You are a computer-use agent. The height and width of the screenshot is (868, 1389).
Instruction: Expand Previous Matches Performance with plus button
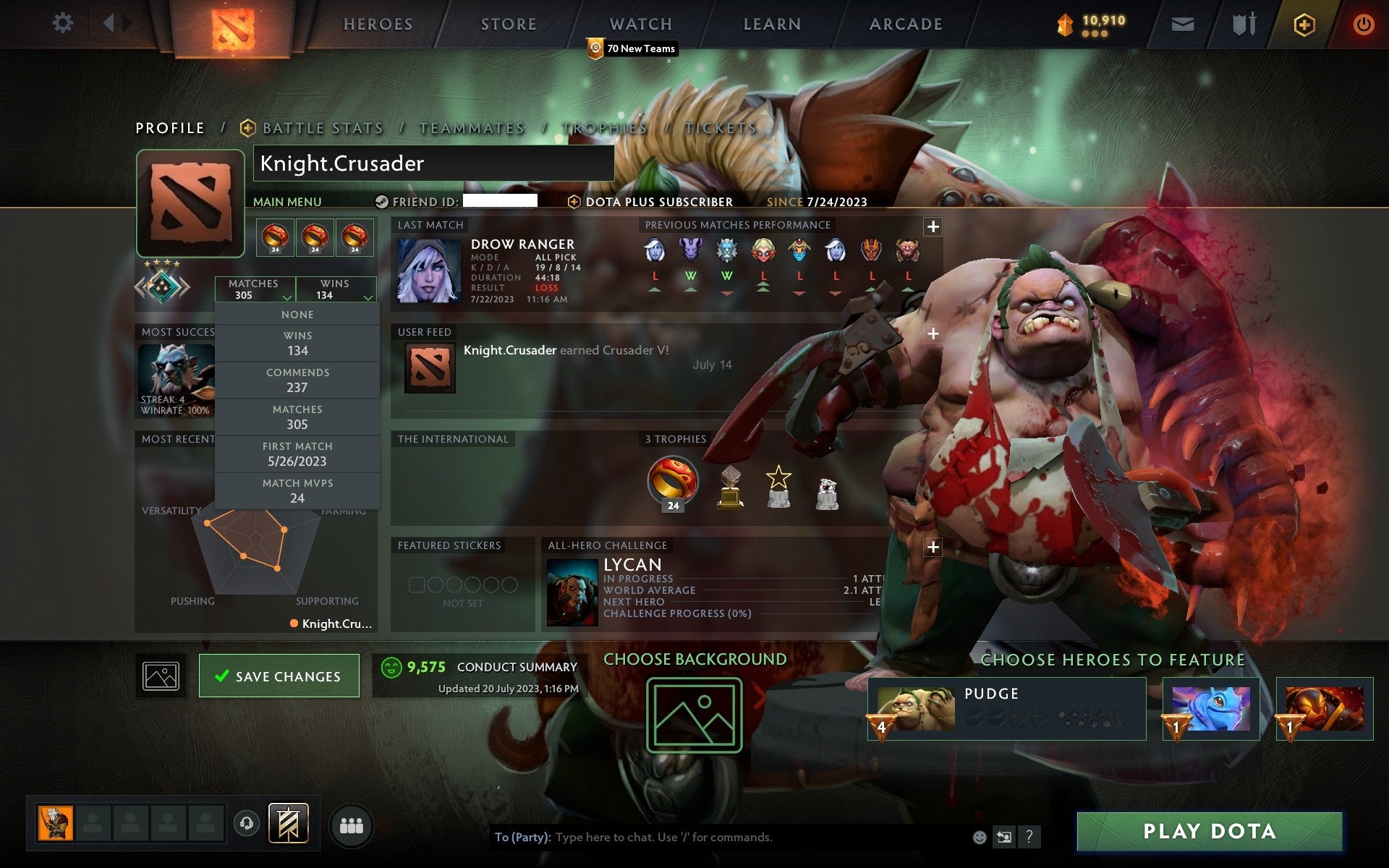933,226
